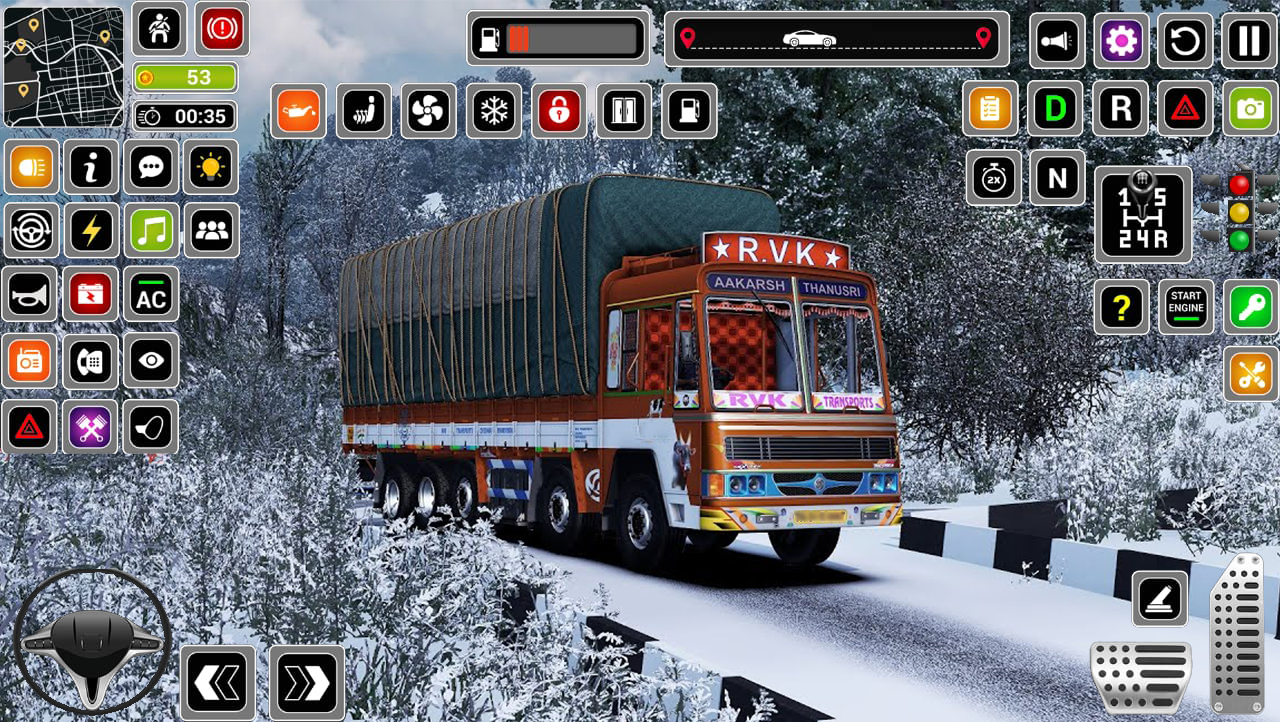Screen dimensions: 1280x722
Task: Select the engine oil icon
Action: pos(297,111)
